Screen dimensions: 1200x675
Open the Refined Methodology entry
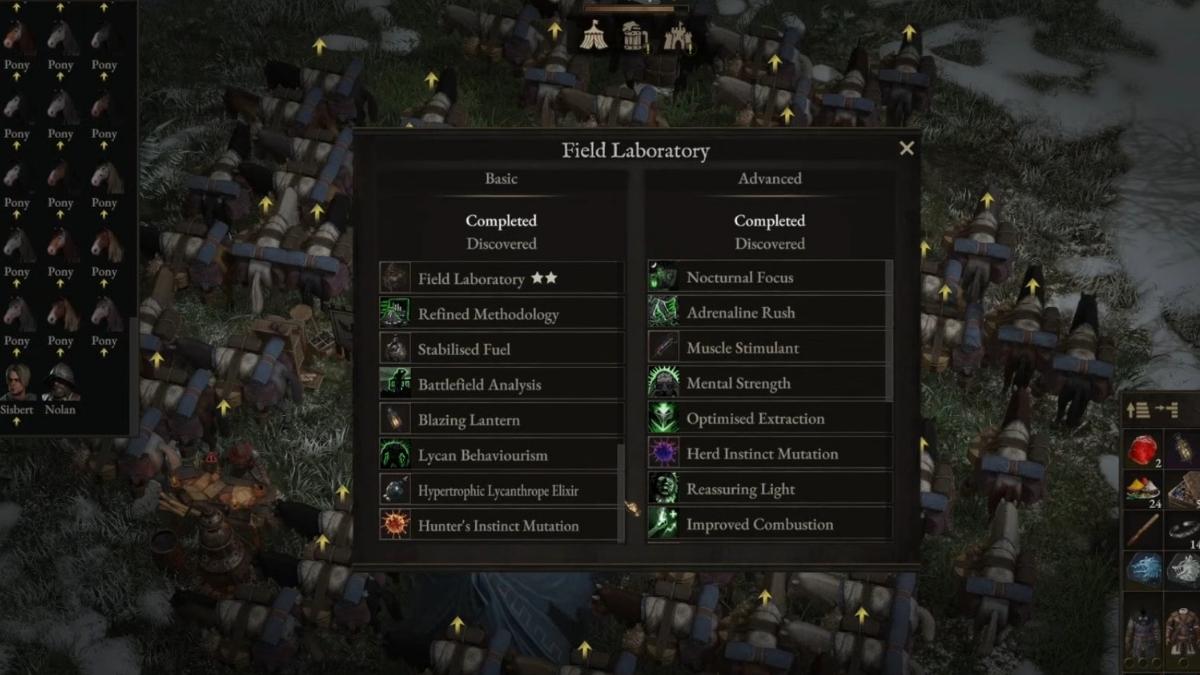tap(500, 314)
